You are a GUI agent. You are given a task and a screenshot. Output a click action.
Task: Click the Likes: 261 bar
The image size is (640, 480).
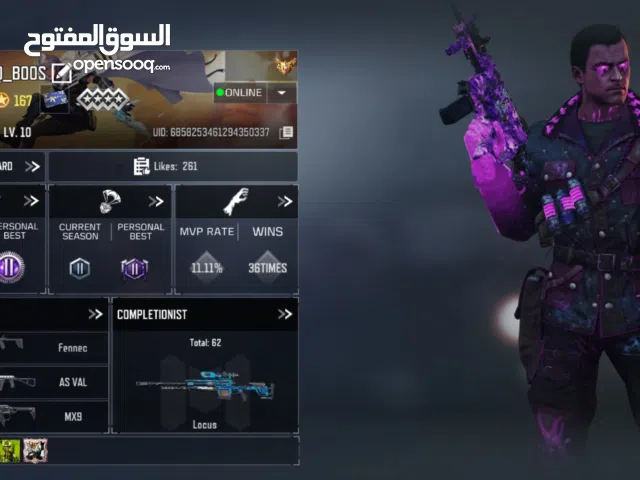pos(172,166)
